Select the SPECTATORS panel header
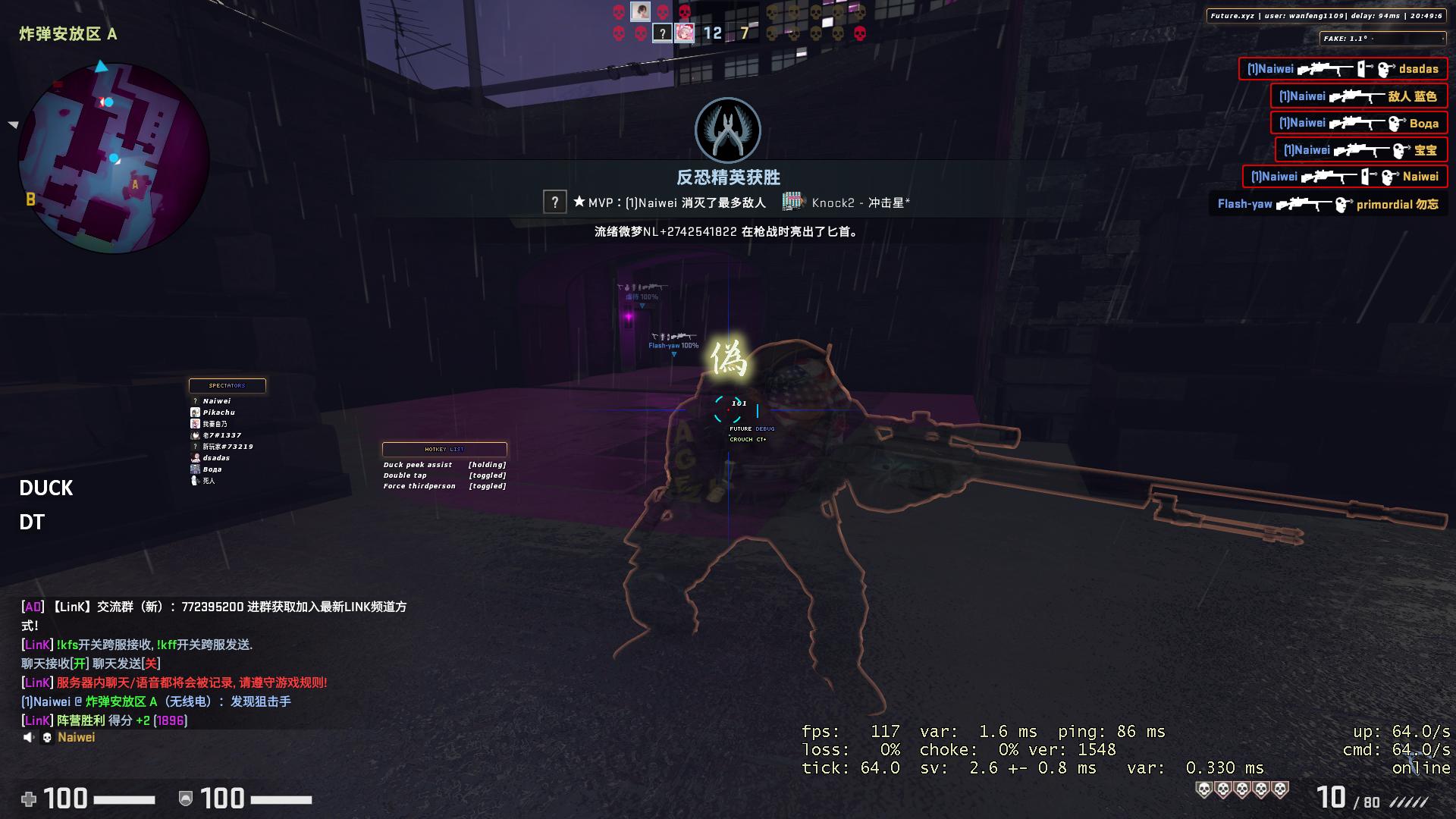Screen dimensions: 1456x819 pos(227,386)
